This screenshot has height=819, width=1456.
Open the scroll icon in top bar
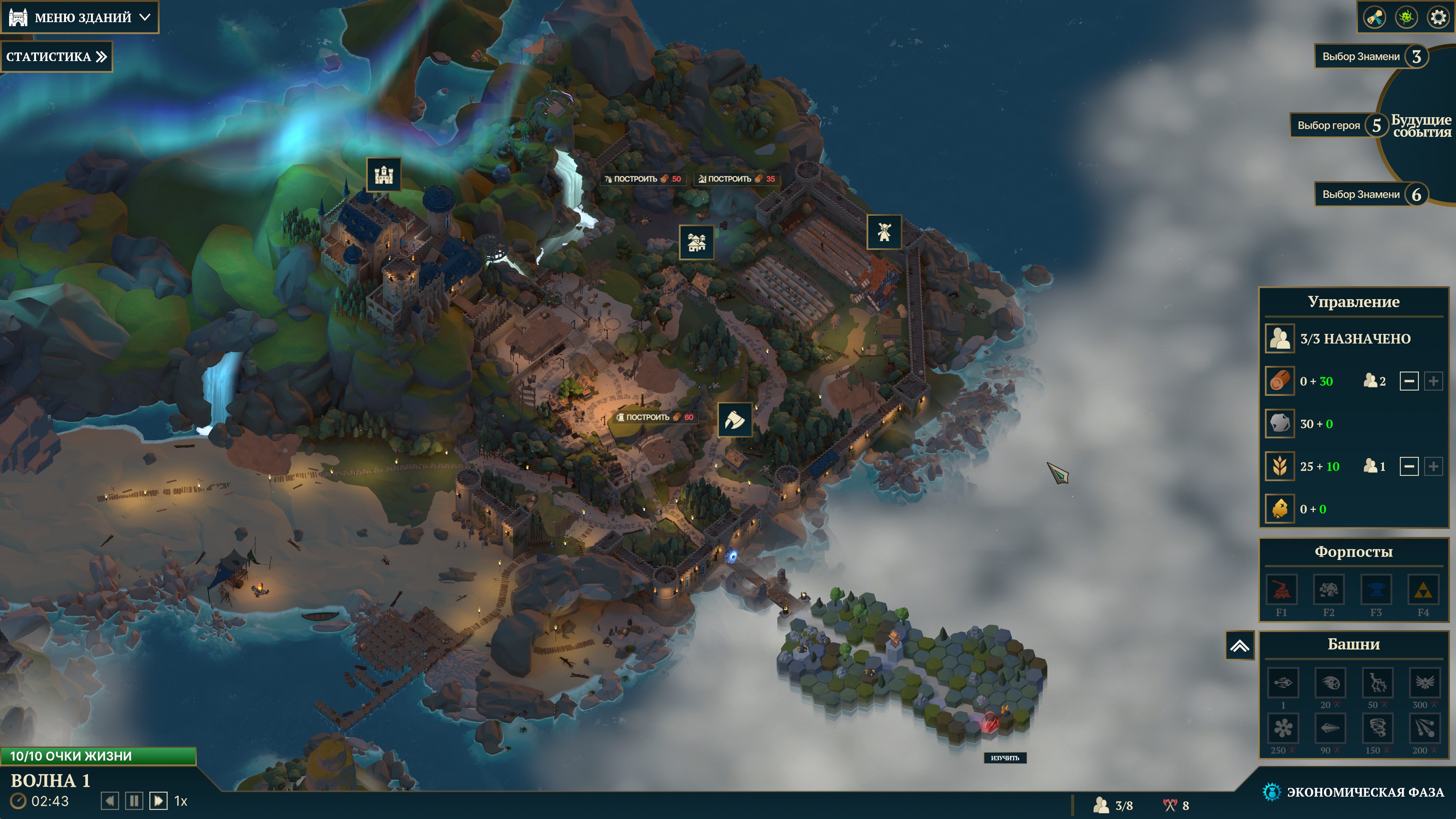(1374, 17)
